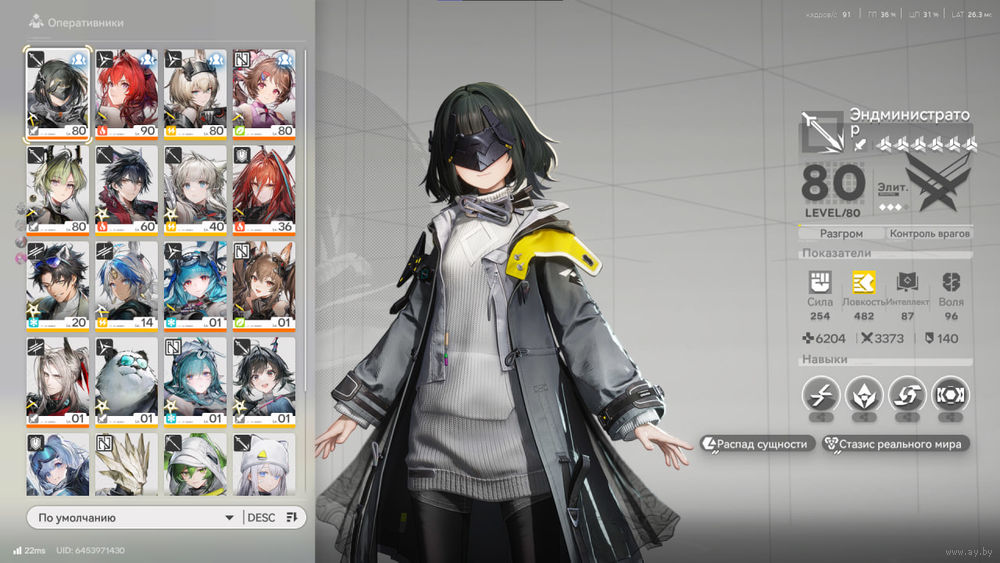Pick the dark-haired level 60 operator card
The width and height of the screenshot is (1000, 563).
click(x=126, y=189)
